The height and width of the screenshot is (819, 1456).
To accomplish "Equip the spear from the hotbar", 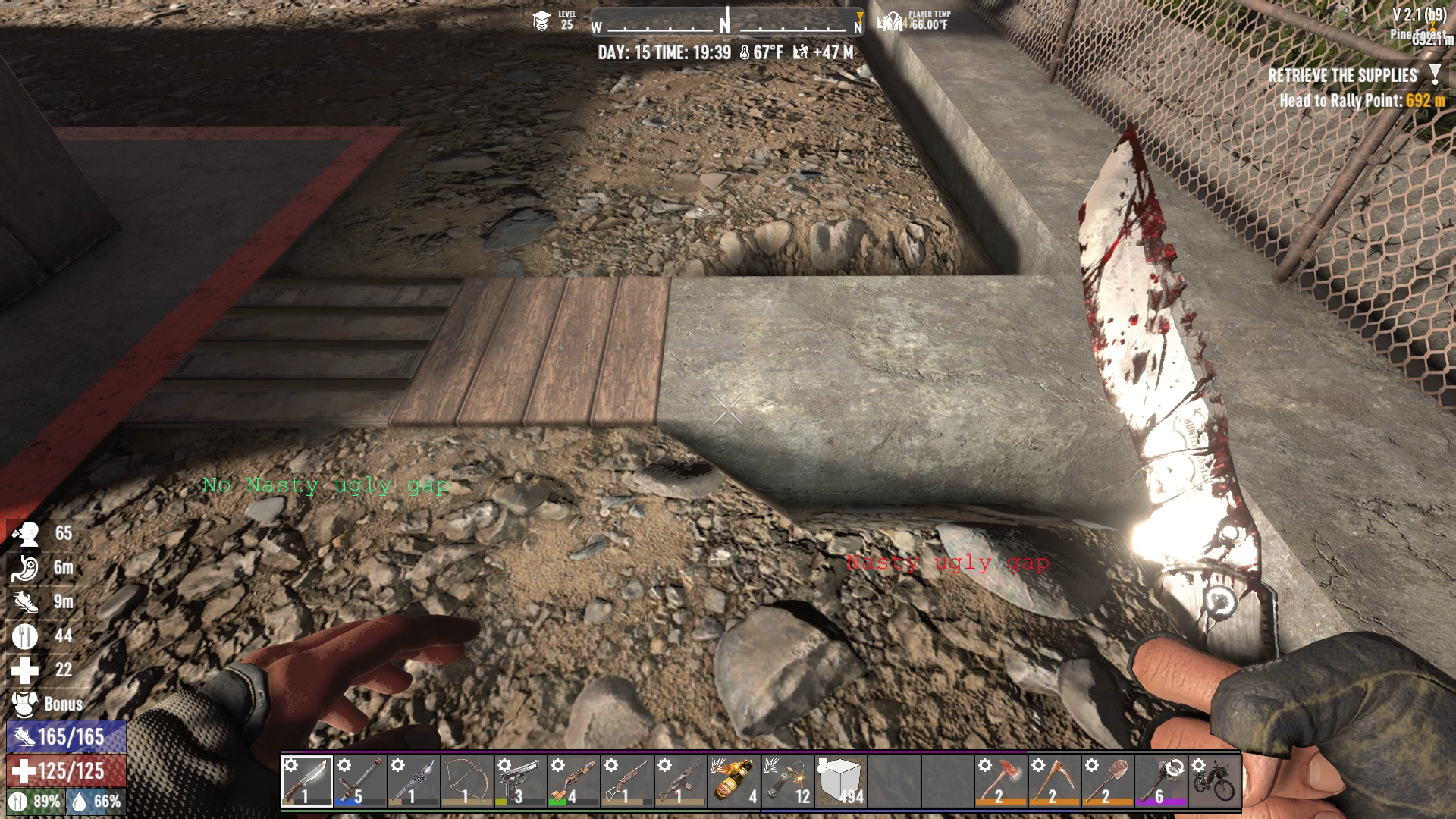I will click(x=413, y=780).
